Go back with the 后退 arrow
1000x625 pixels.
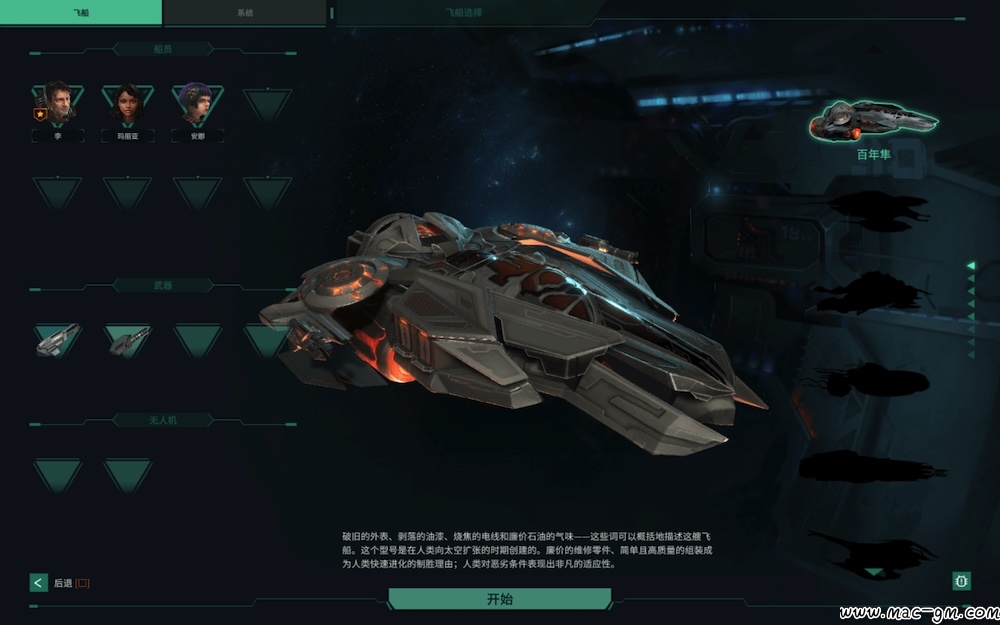(39, 582)
